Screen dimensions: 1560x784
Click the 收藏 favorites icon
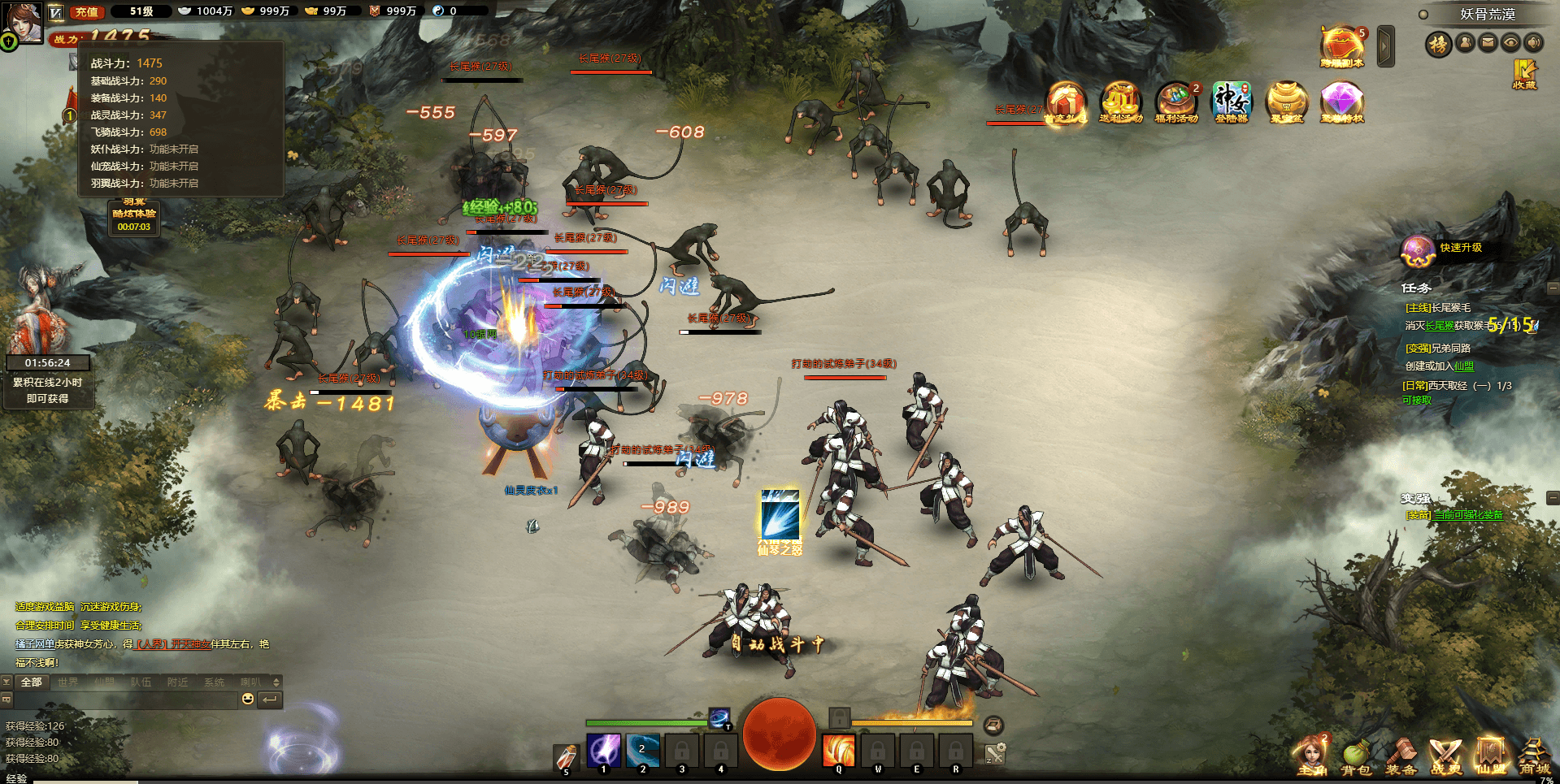click(1524, 74)
